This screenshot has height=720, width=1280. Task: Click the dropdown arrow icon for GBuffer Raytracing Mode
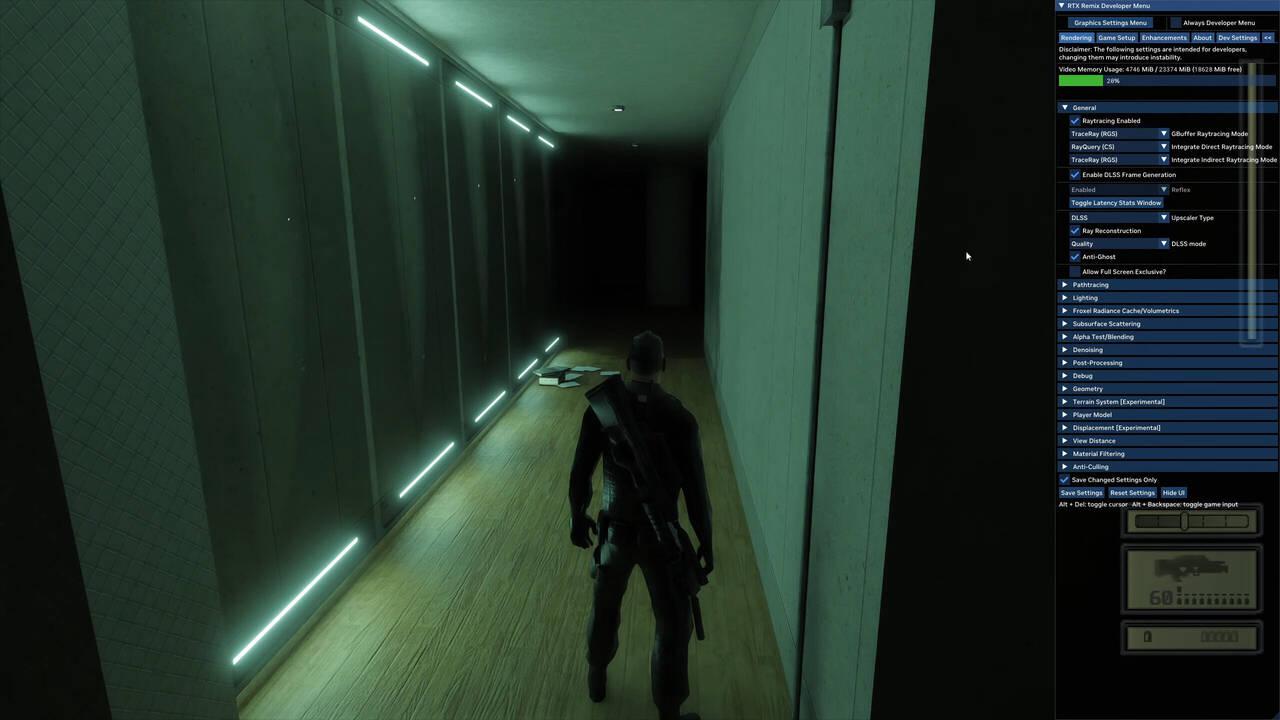(1163, 133)
